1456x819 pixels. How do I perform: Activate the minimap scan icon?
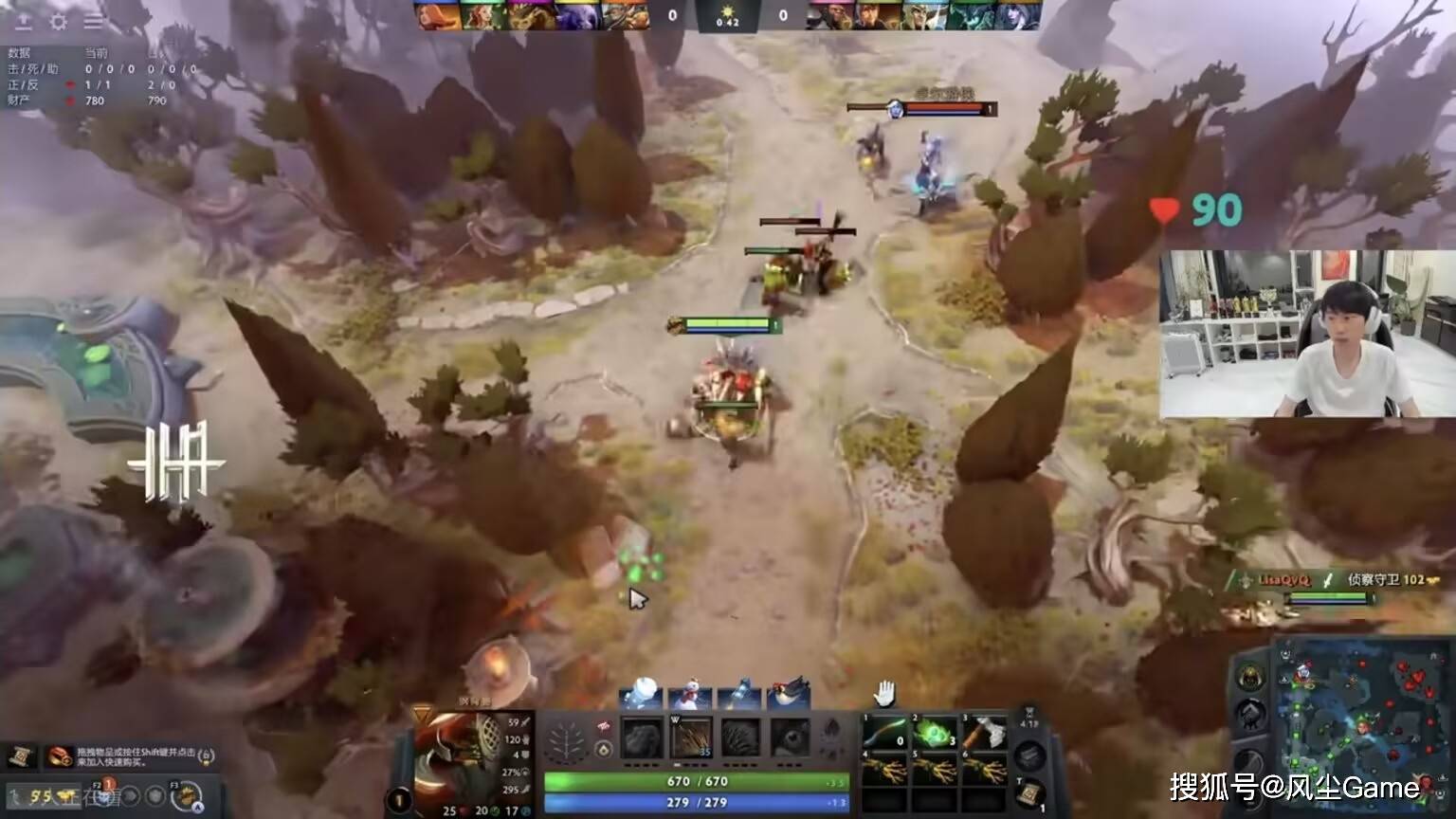pos(1248,763)
